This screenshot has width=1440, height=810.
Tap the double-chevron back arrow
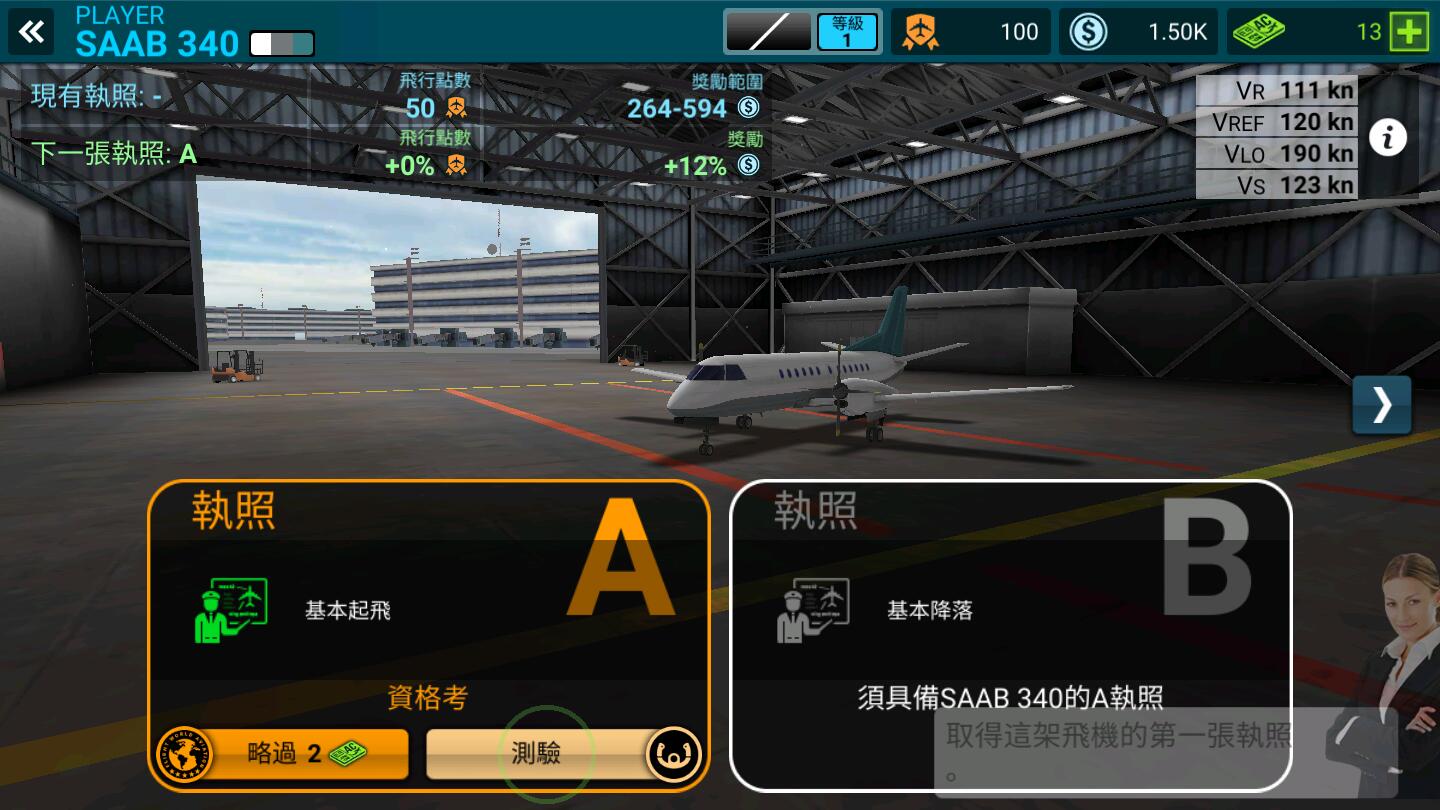[31, 31]
